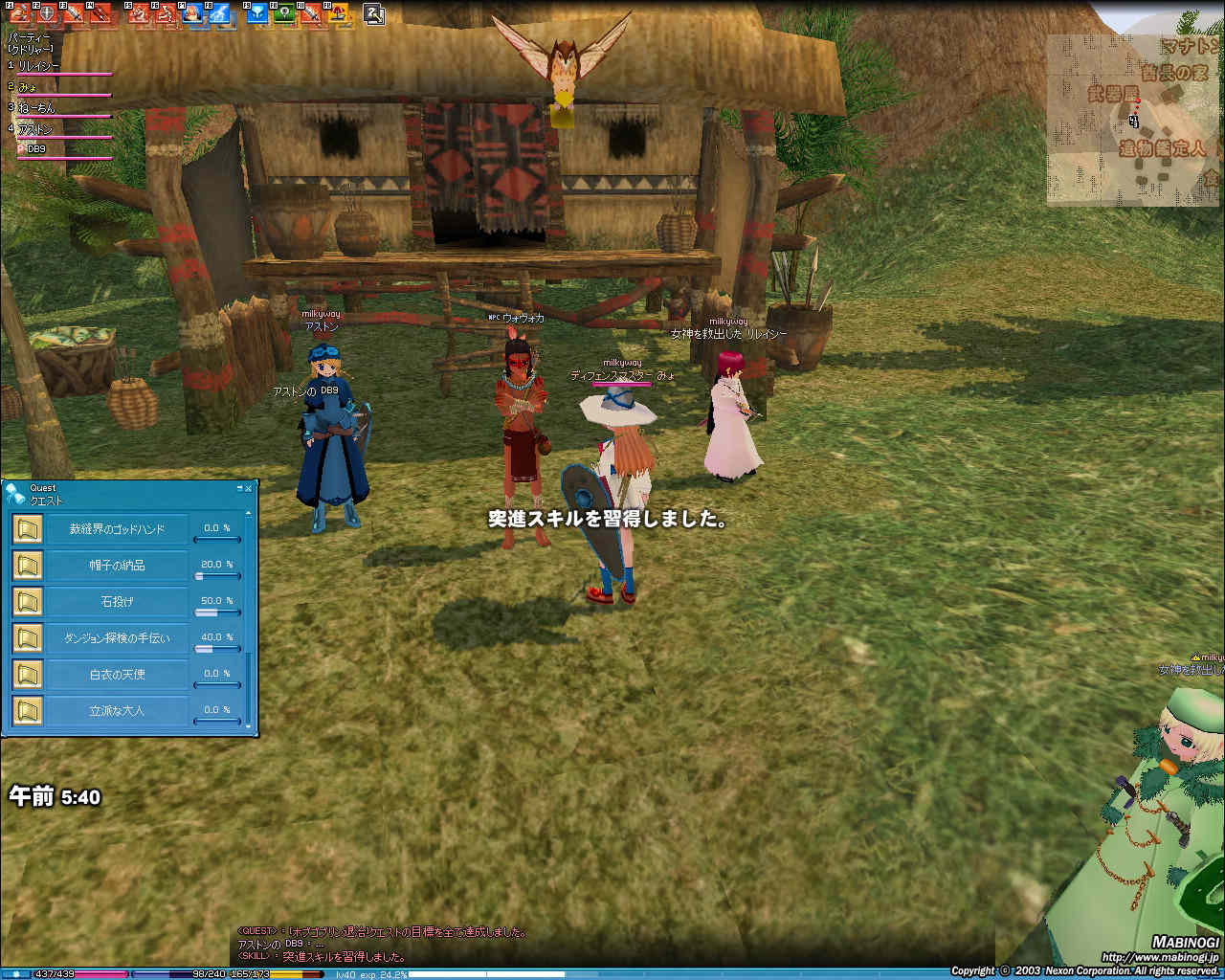Select the 白衣の天使 quest entry
1225x980 pixels.
[x=117, y=675]
